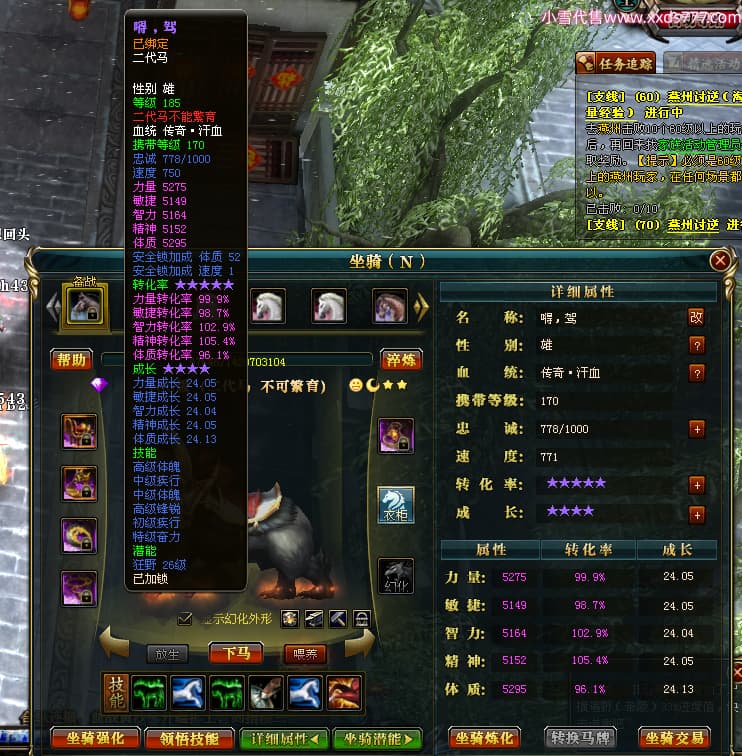Image resolution: width=742 pixels, height=756 pixels.
Task: Close the 坐骑 mount window
Action: [719, 261]
